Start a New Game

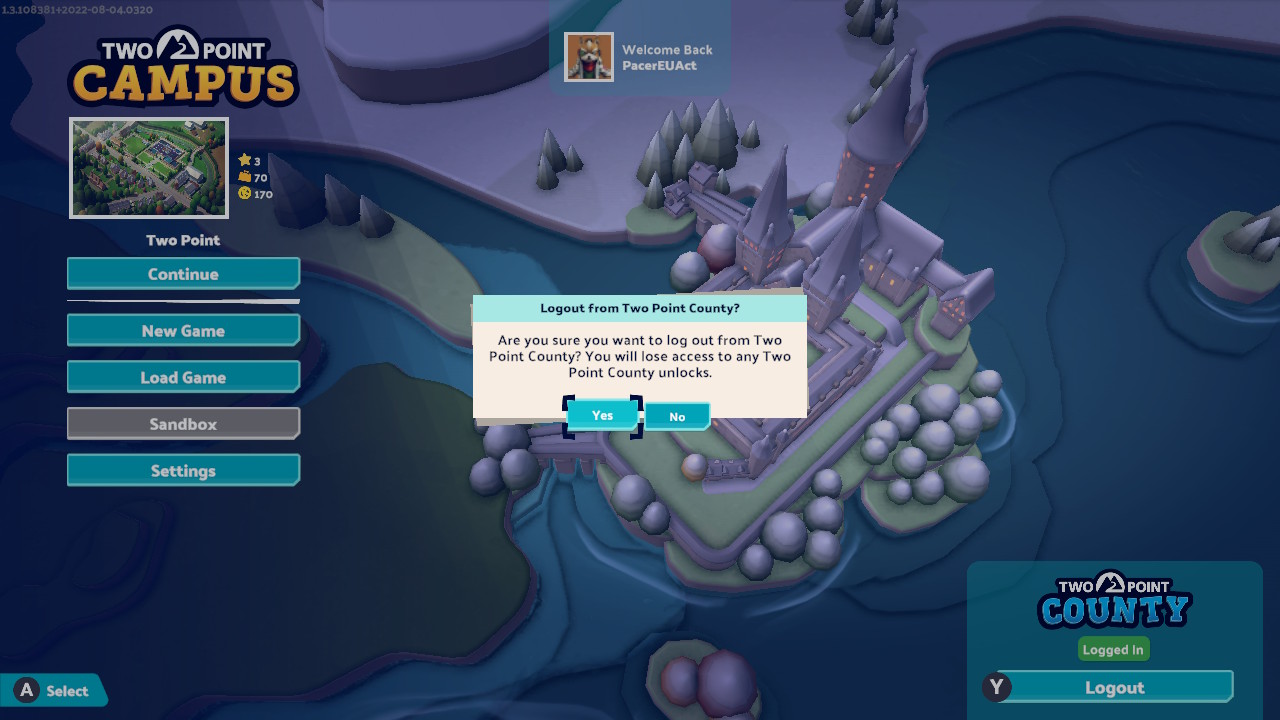(183, 331)
